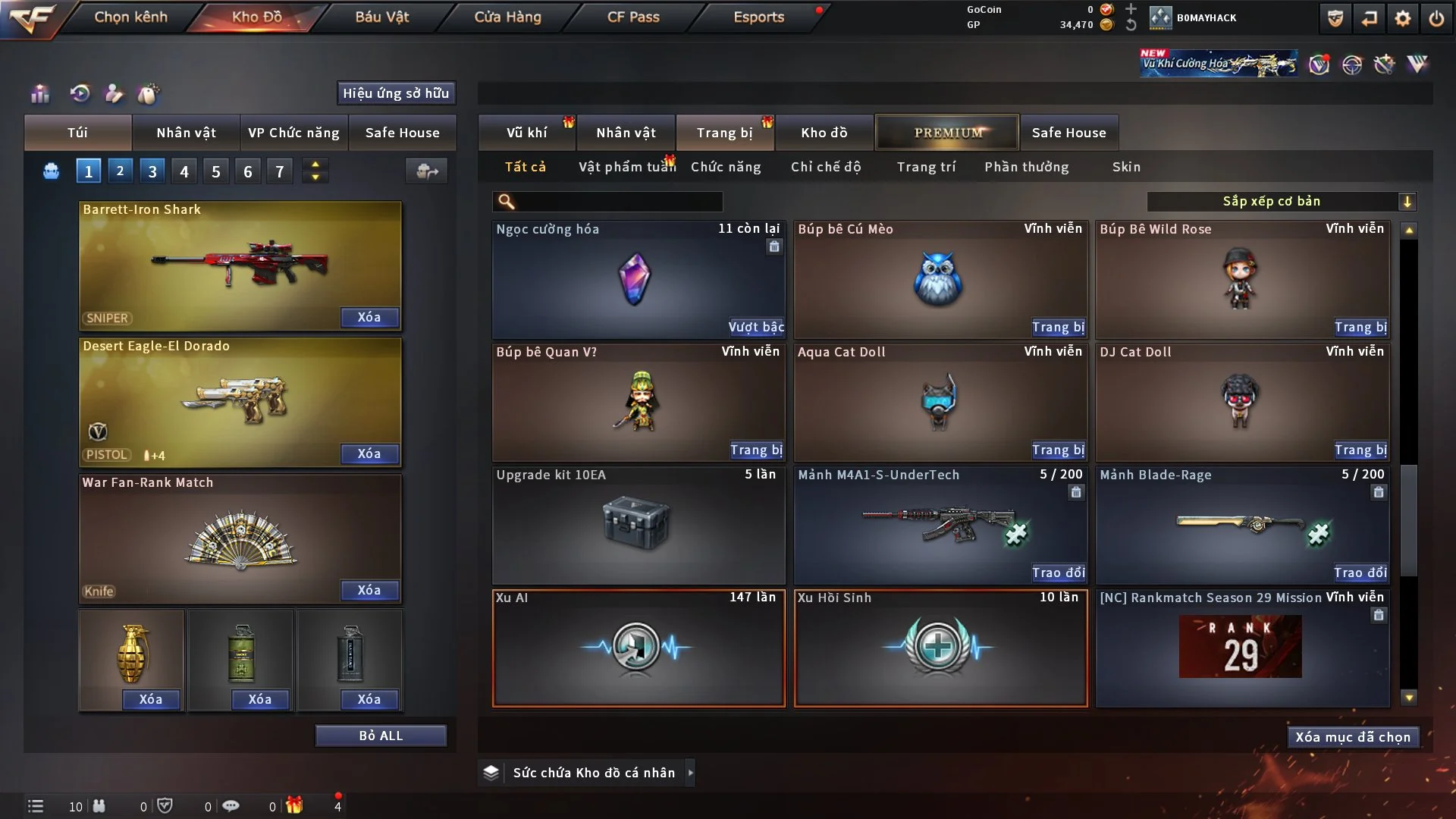1456x819 pixels.
Task: Switch to the PREMIUM tab
Action: pos(947,133)
